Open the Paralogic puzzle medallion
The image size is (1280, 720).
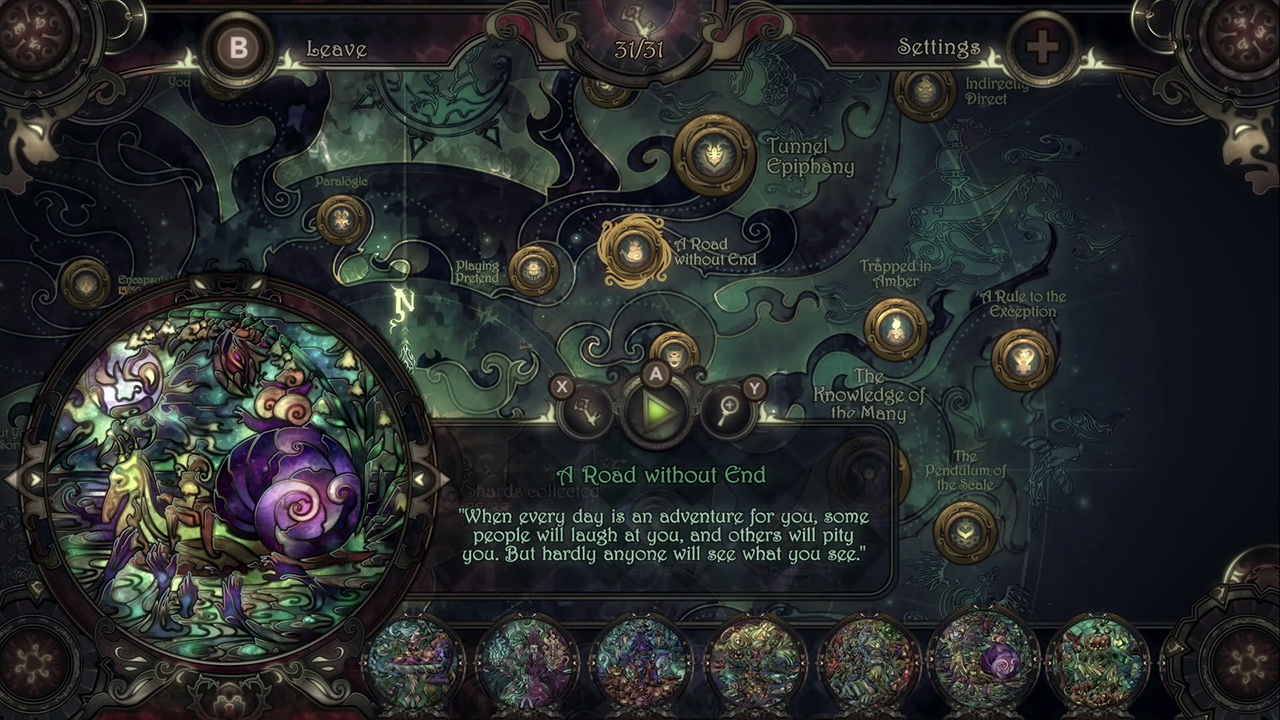(x=340, y=221)
